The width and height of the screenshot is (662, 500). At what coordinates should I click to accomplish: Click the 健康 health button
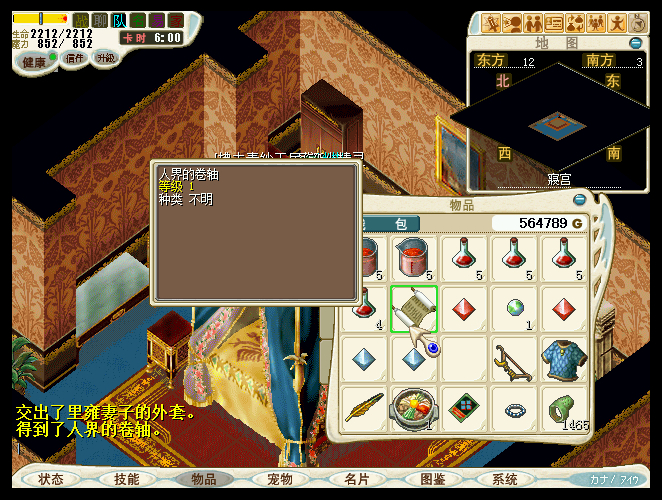33,60
